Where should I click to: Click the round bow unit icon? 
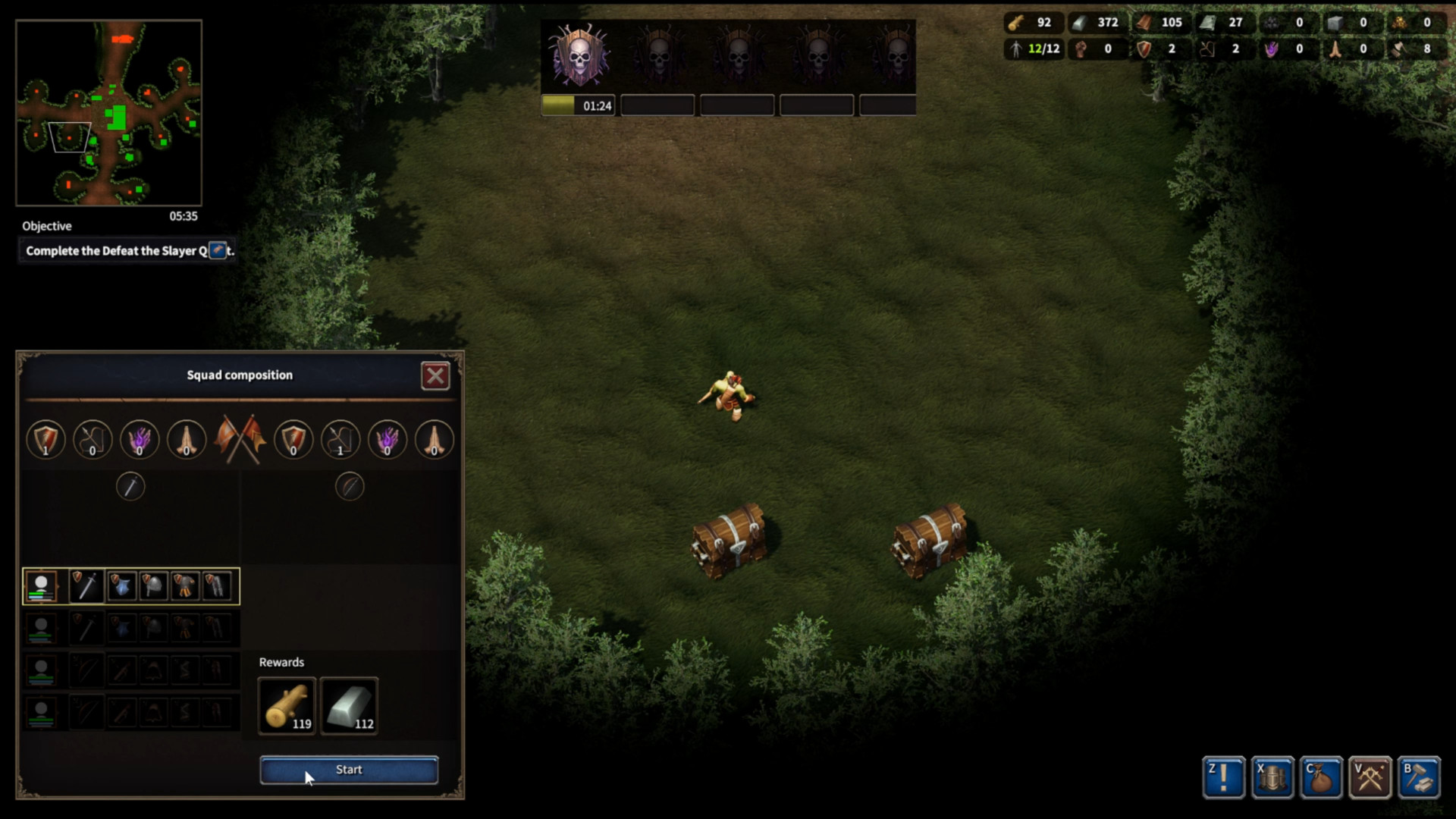click(x=350, y=486)
